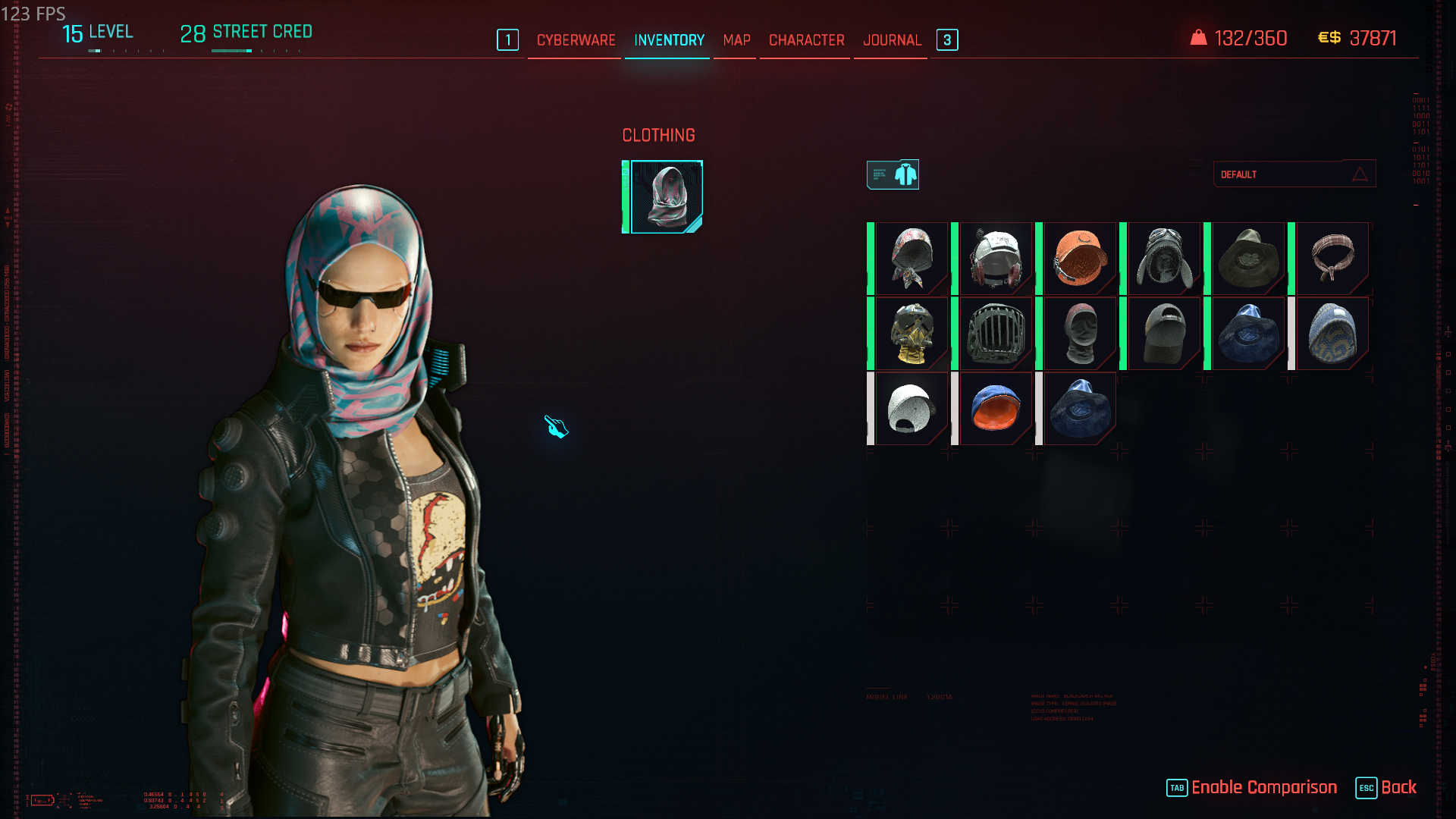Select the plaid headband item

[1332, 259]
